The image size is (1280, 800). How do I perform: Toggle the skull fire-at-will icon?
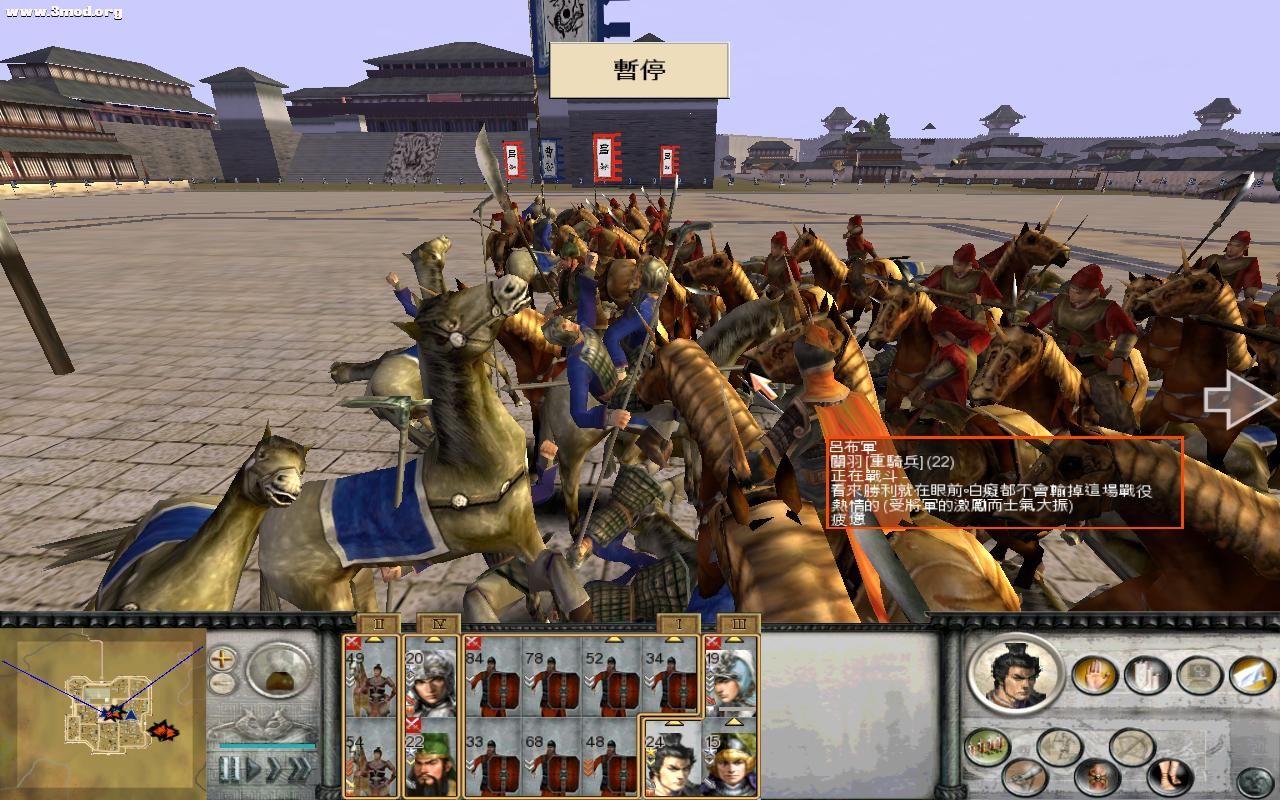(1098, 777)
